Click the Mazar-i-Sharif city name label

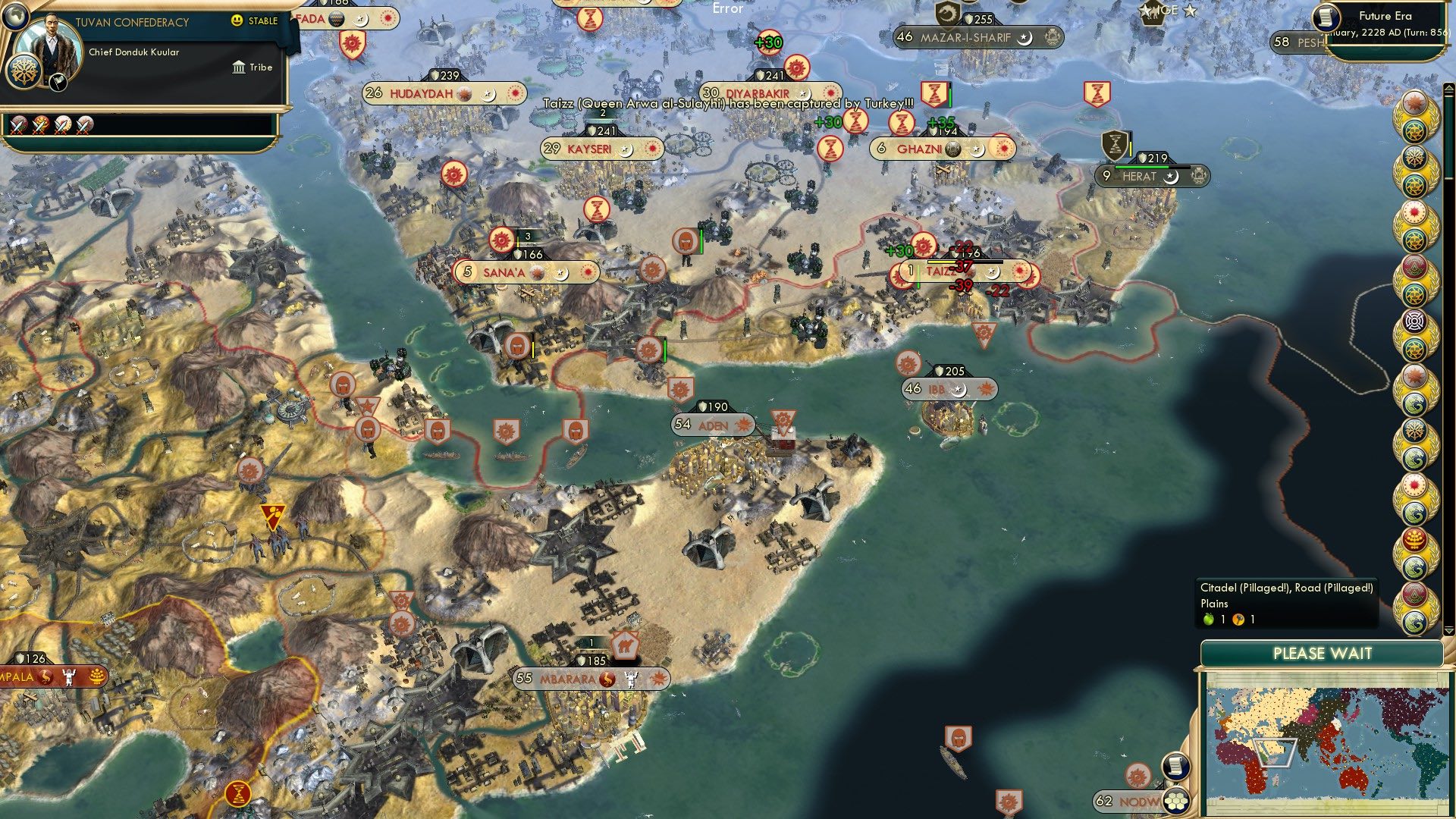click(x=966, y=35)
